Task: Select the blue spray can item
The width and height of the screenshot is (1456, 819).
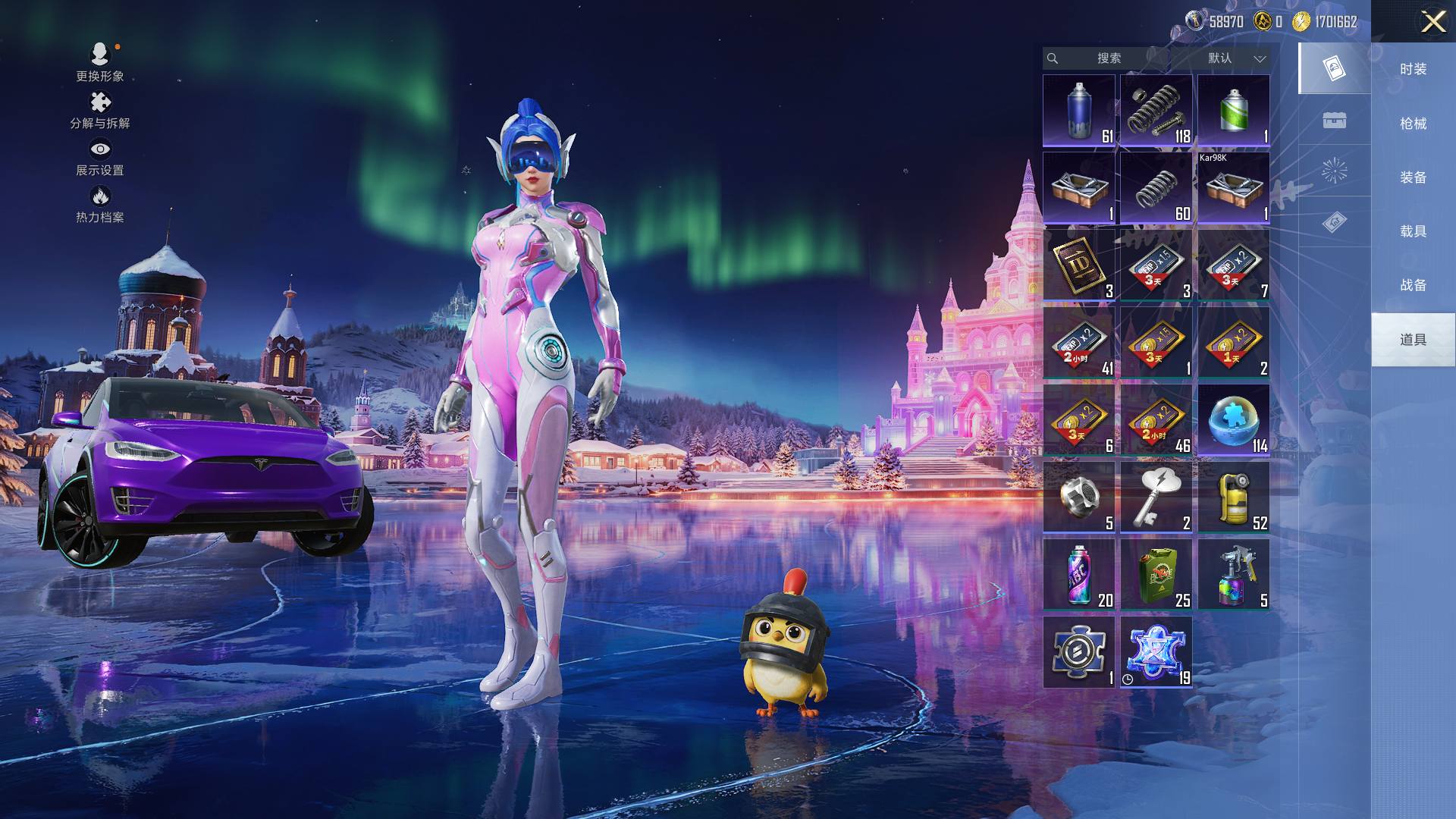Action: (1078, 111)
